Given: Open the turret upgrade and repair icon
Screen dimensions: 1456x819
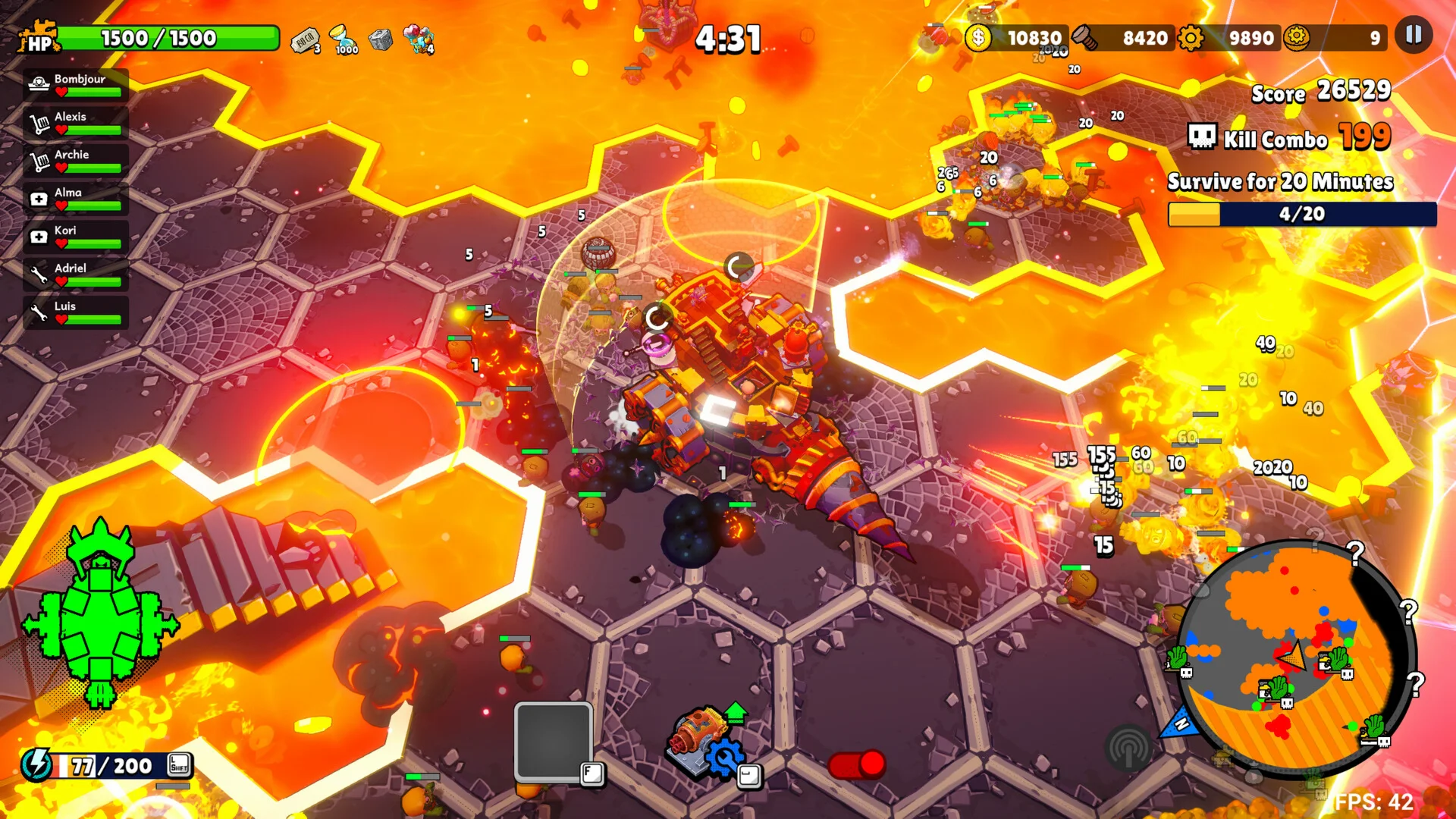Looking at the screenshot, I should pos(707,743).
